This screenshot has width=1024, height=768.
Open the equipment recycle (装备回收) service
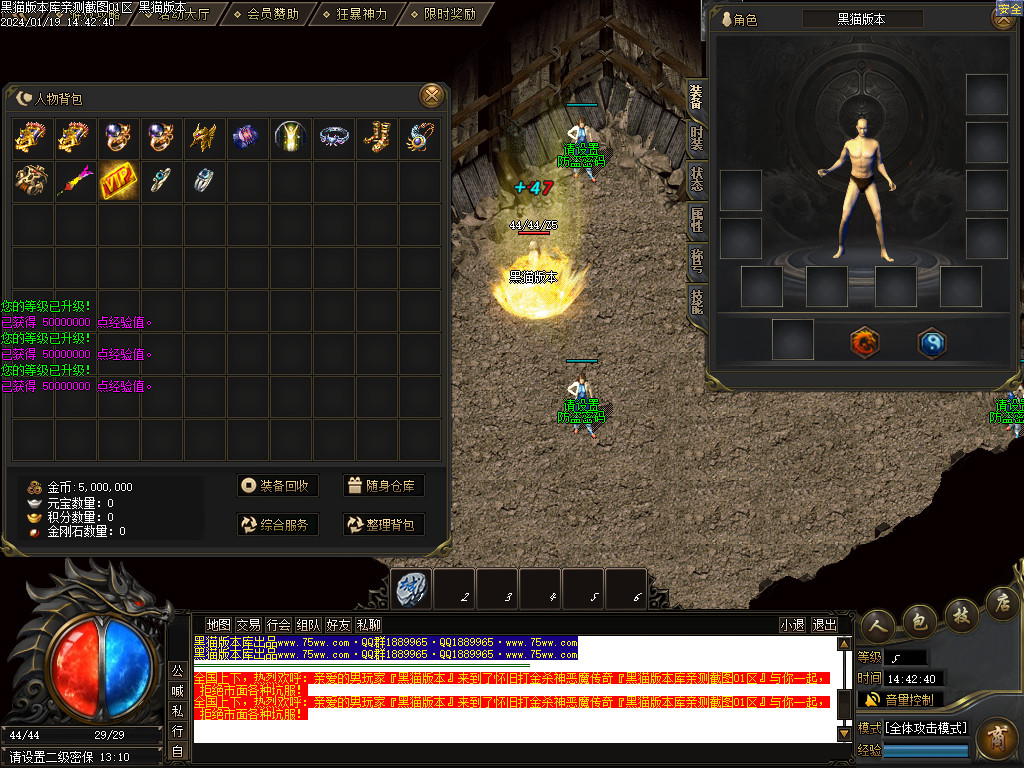pos(277,486)
